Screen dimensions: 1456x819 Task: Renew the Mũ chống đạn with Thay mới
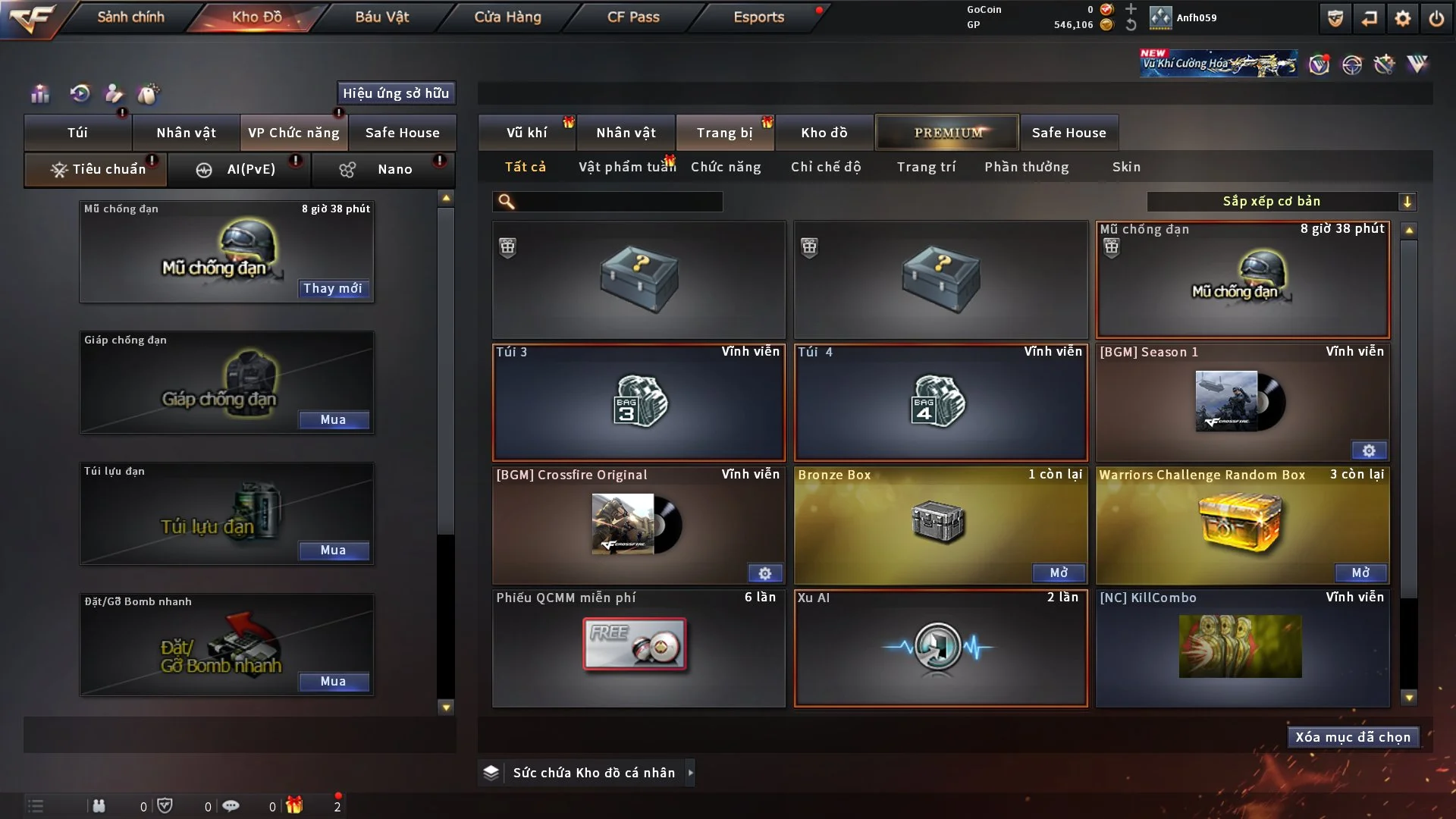coord(333,288)
